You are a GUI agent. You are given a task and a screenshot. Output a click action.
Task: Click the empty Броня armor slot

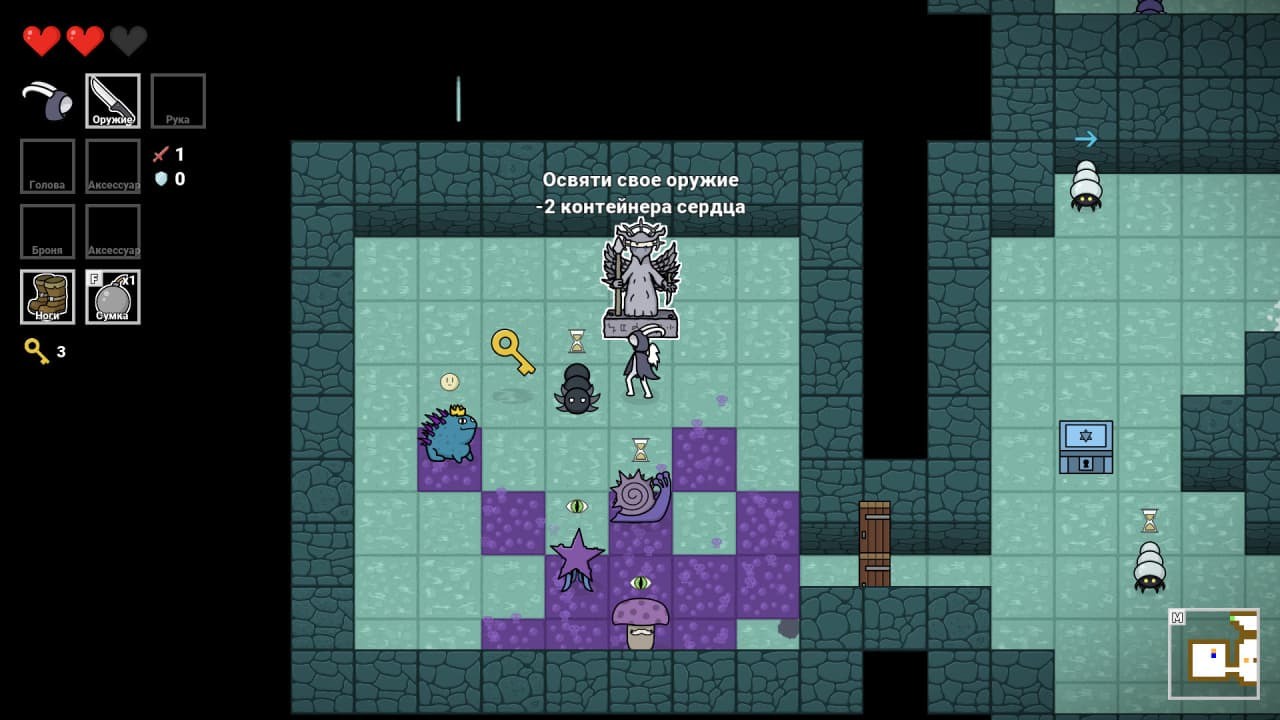click(46, 230)
